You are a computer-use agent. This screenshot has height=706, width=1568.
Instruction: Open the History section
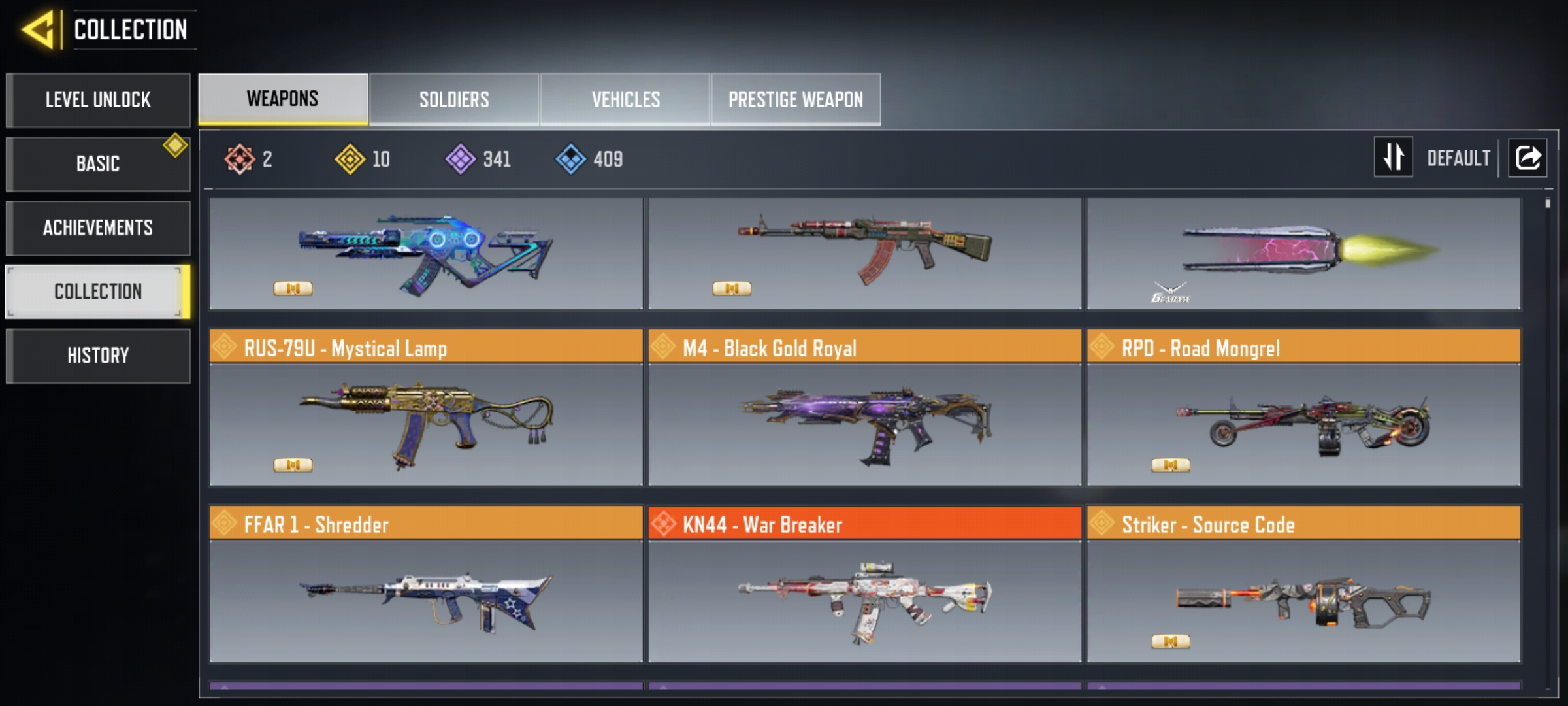(x=98, y=356)
